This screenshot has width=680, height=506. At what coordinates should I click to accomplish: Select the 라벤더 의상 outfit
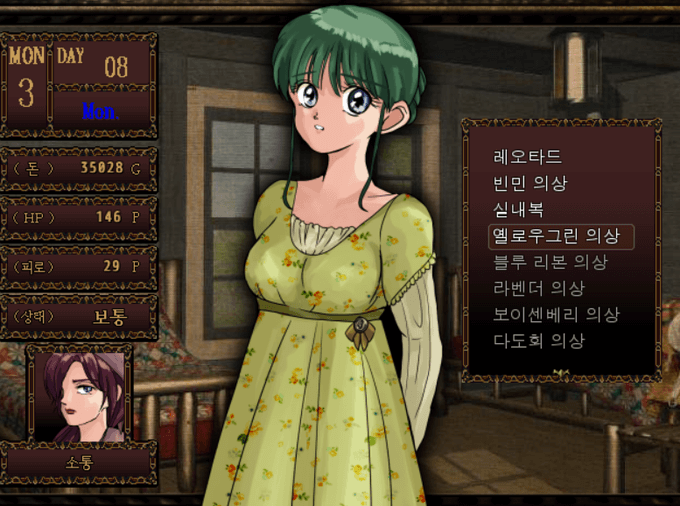tap(538, 288)
